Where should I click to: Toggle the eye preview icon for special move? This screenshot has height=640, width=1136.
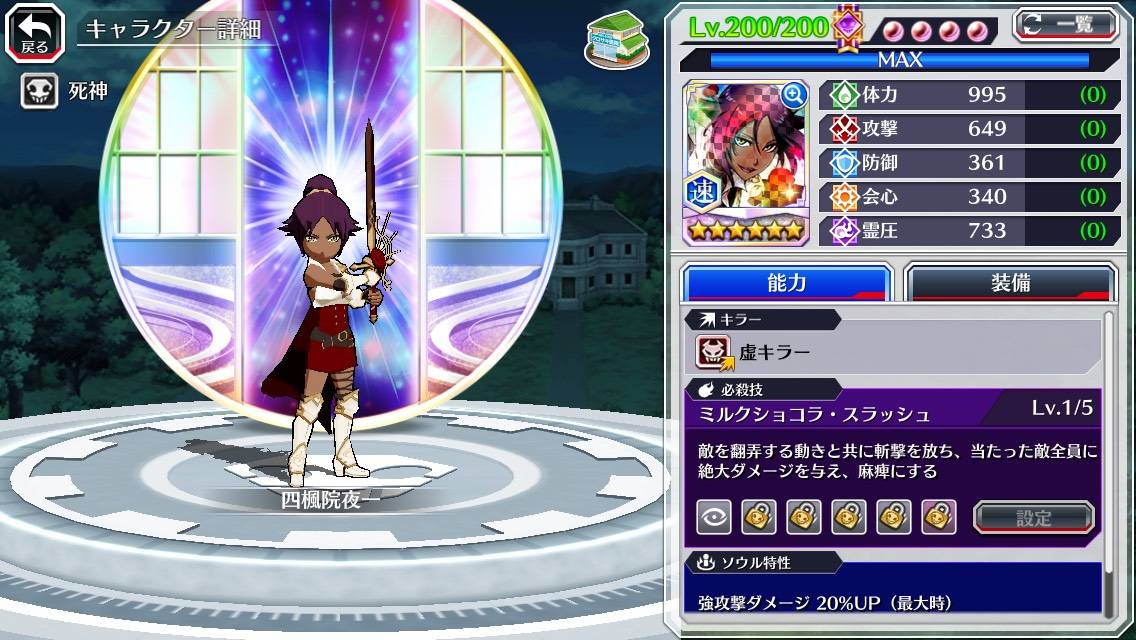(x=714, y=517)
